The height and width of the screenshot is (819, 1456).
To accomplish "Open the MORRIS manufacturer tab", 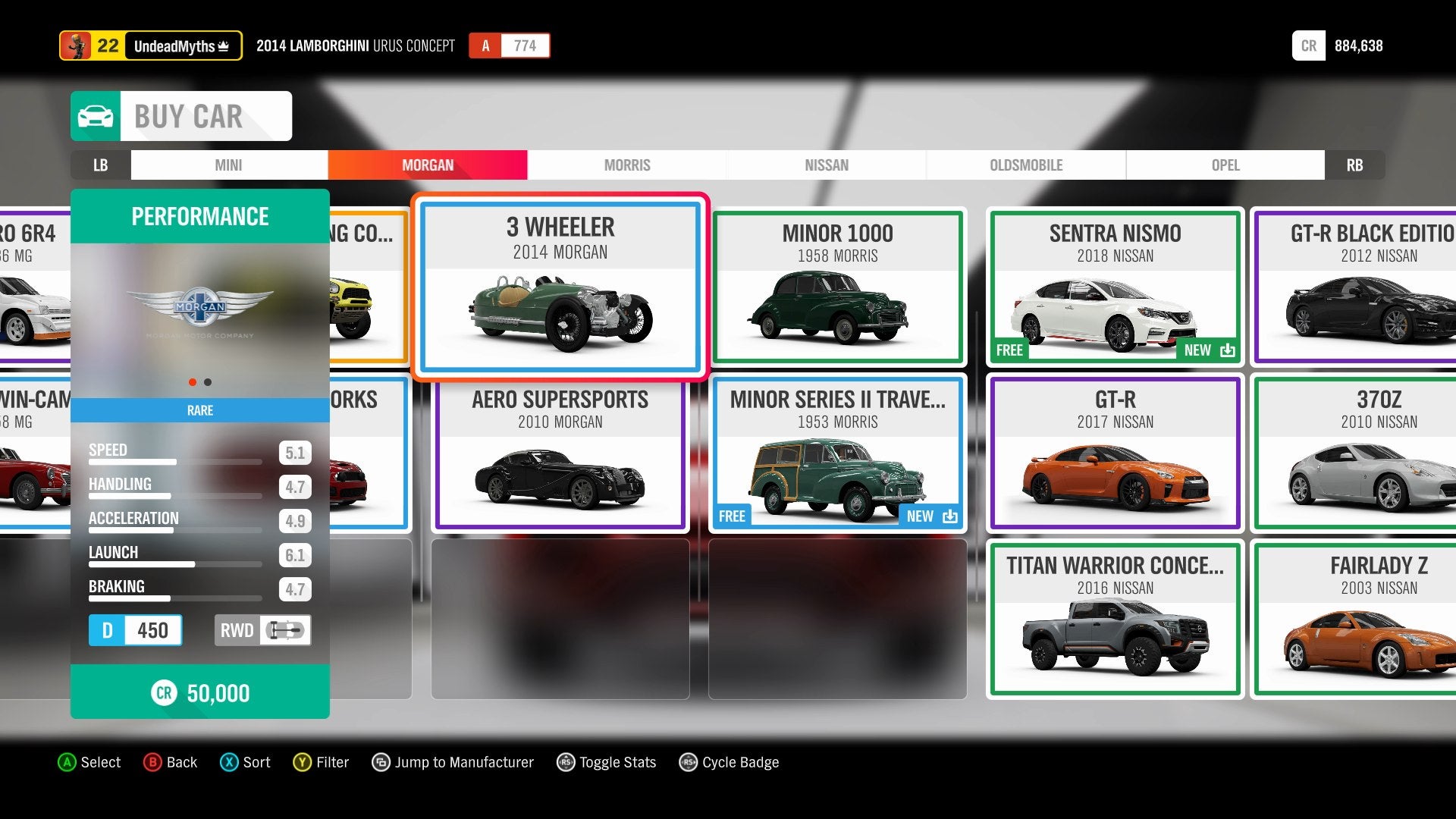I will [627, 165].
